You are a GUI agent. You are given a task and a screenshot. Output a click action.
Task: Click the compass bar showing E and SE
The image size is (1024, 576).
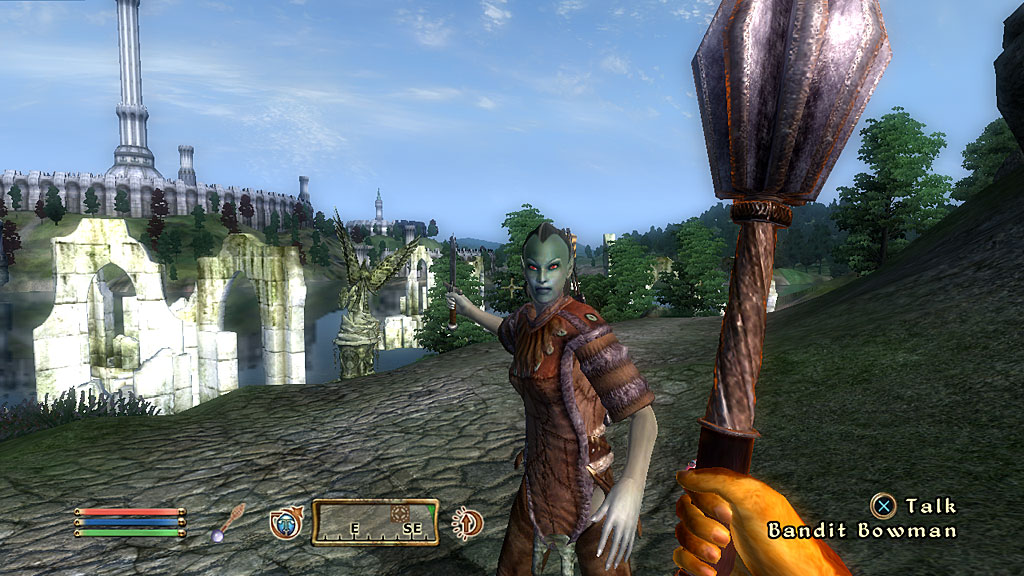point(375,522)
